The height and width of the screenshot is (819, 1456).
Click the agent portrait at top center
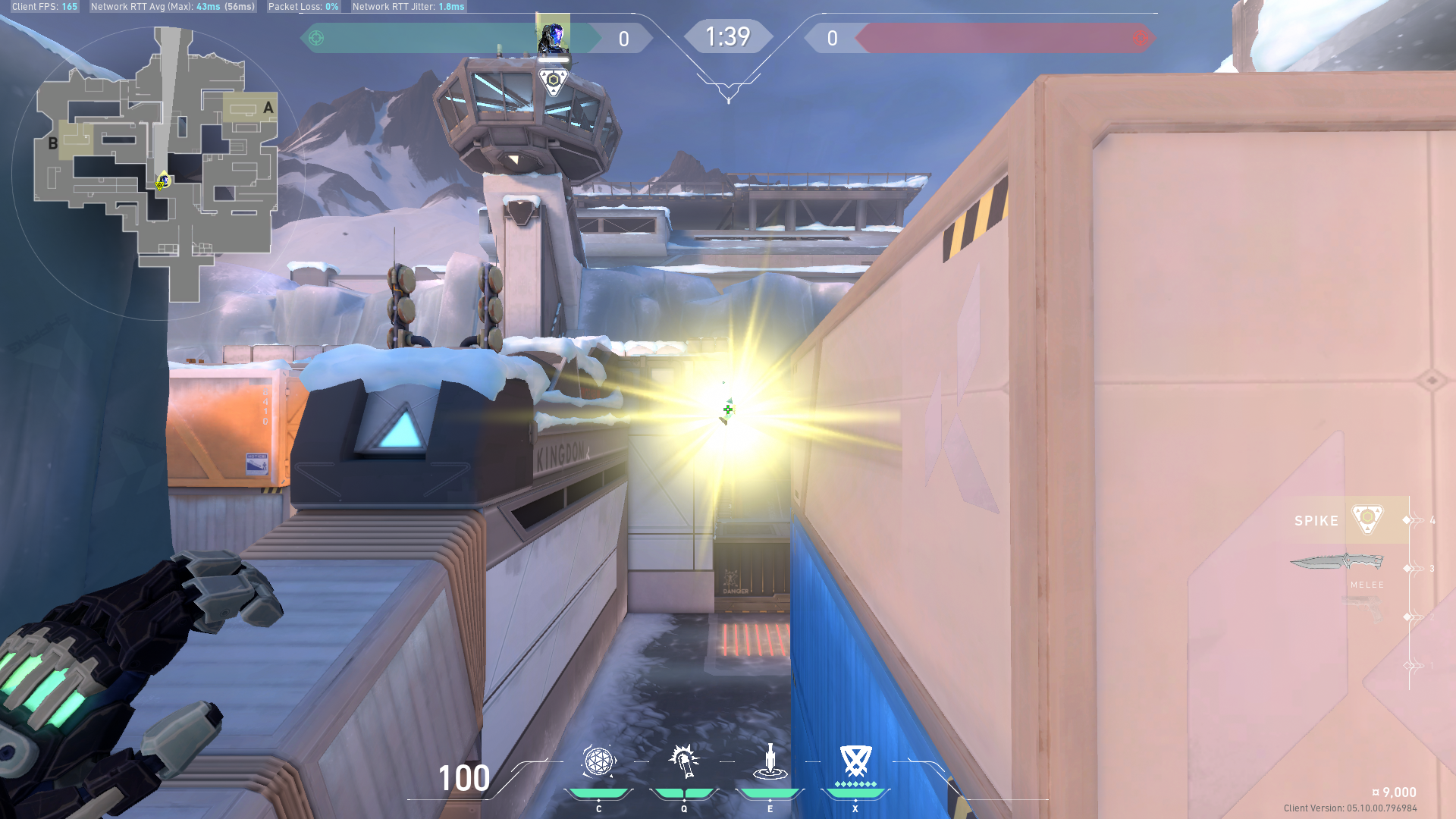(x=553, y=34)
